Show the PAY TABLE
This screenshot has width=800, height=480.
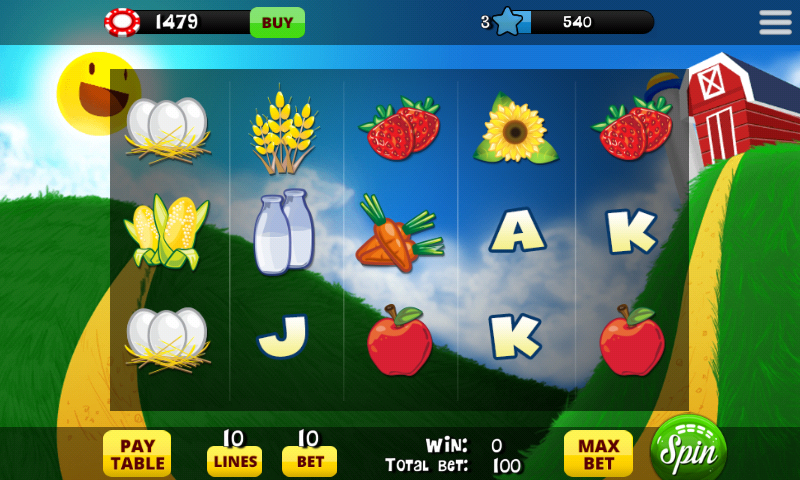click(x=137, y=454)
